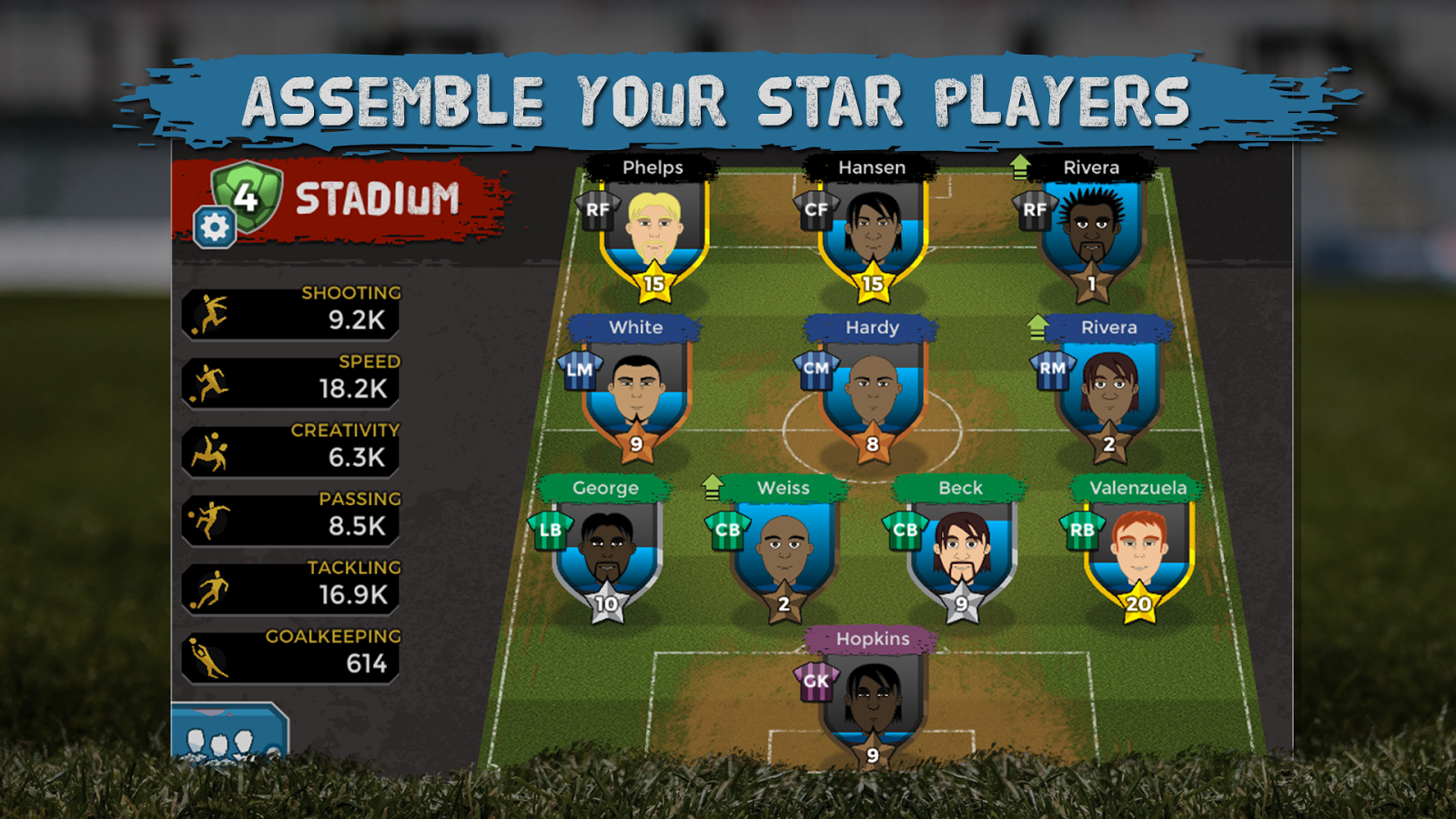Choose right midfielder Rivera
This screenshot has height=819, width=1456.
pos(1109,393)
